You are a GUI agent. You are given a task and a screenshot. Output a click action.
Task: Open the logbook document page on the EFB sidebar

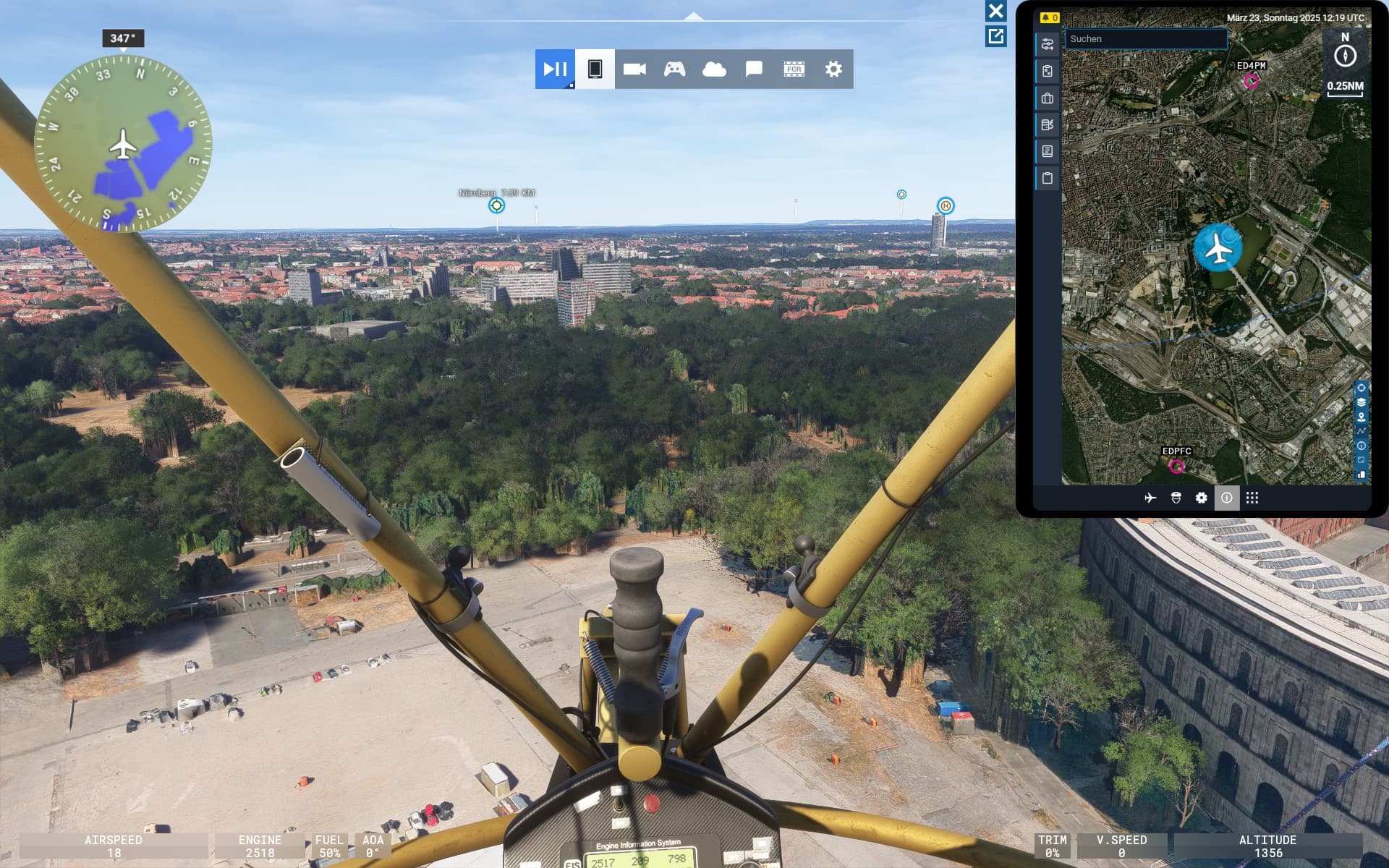point(1048,151)
